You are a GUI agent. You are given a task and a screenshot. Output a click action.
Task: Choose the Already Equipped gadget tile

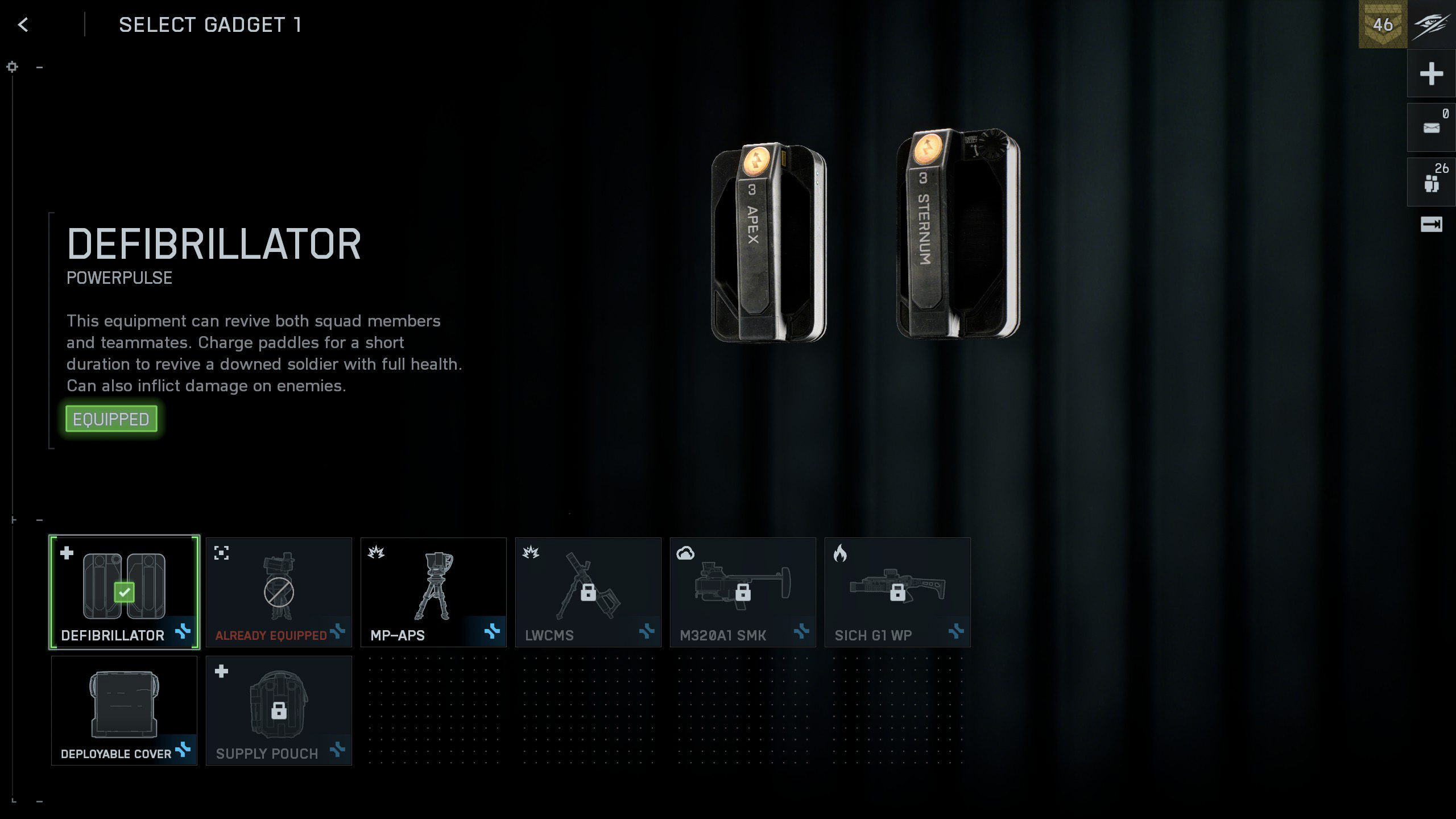279,591
